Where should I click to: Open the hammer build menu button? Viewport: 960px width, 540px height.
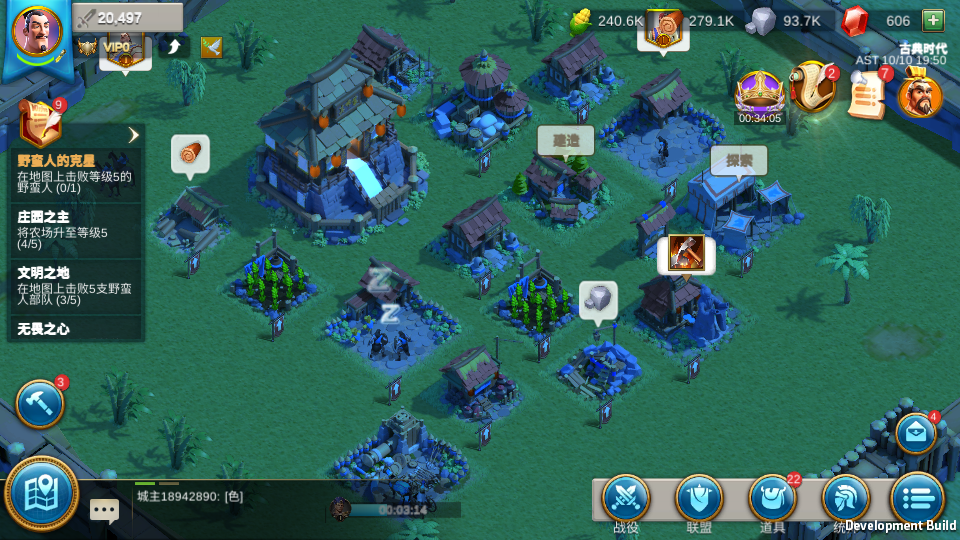pos(40,404)
